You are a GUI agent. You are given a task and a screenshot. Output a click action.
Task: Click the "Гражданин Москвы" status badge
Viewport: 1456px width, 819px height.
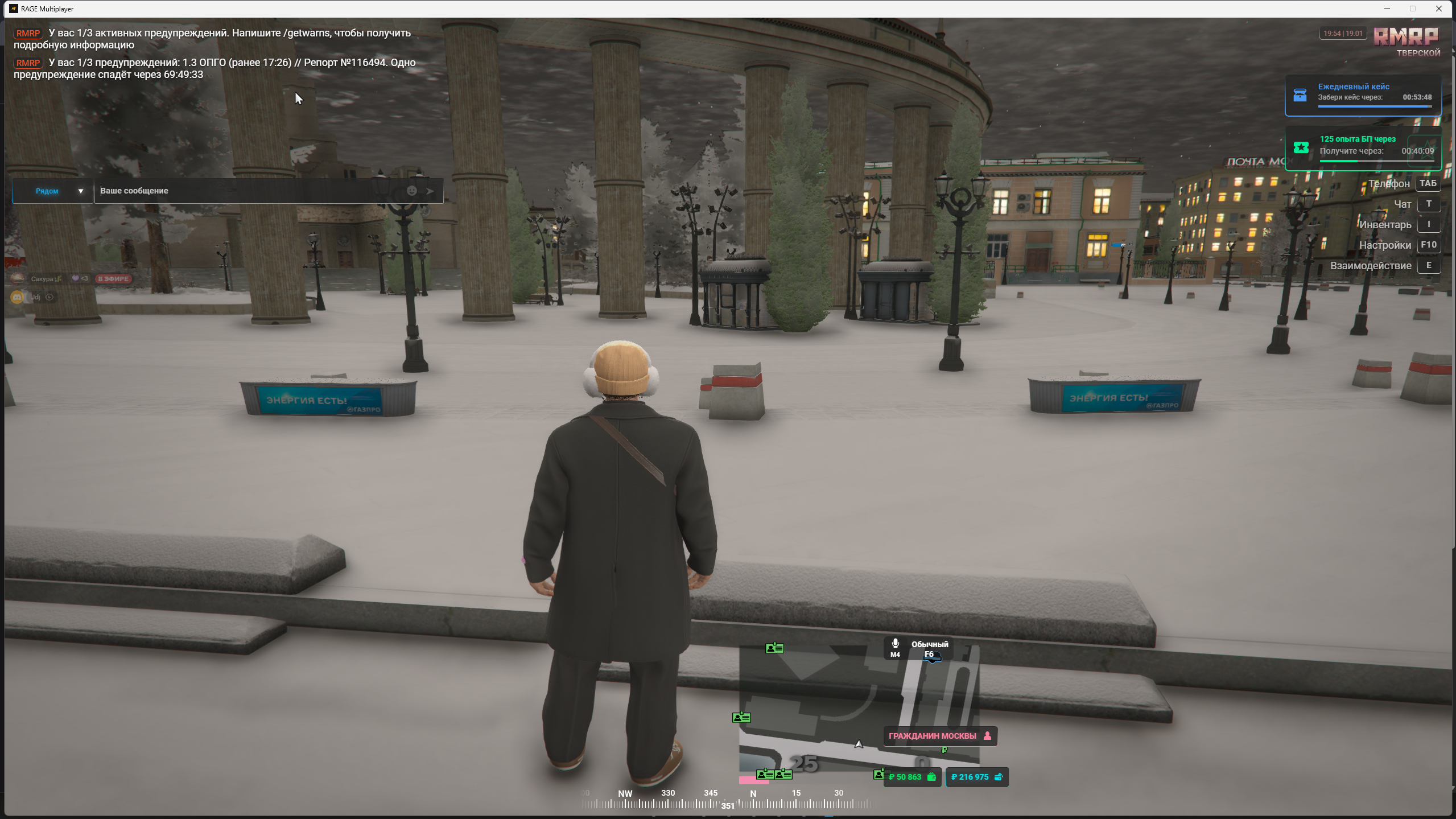coord(939,736)
